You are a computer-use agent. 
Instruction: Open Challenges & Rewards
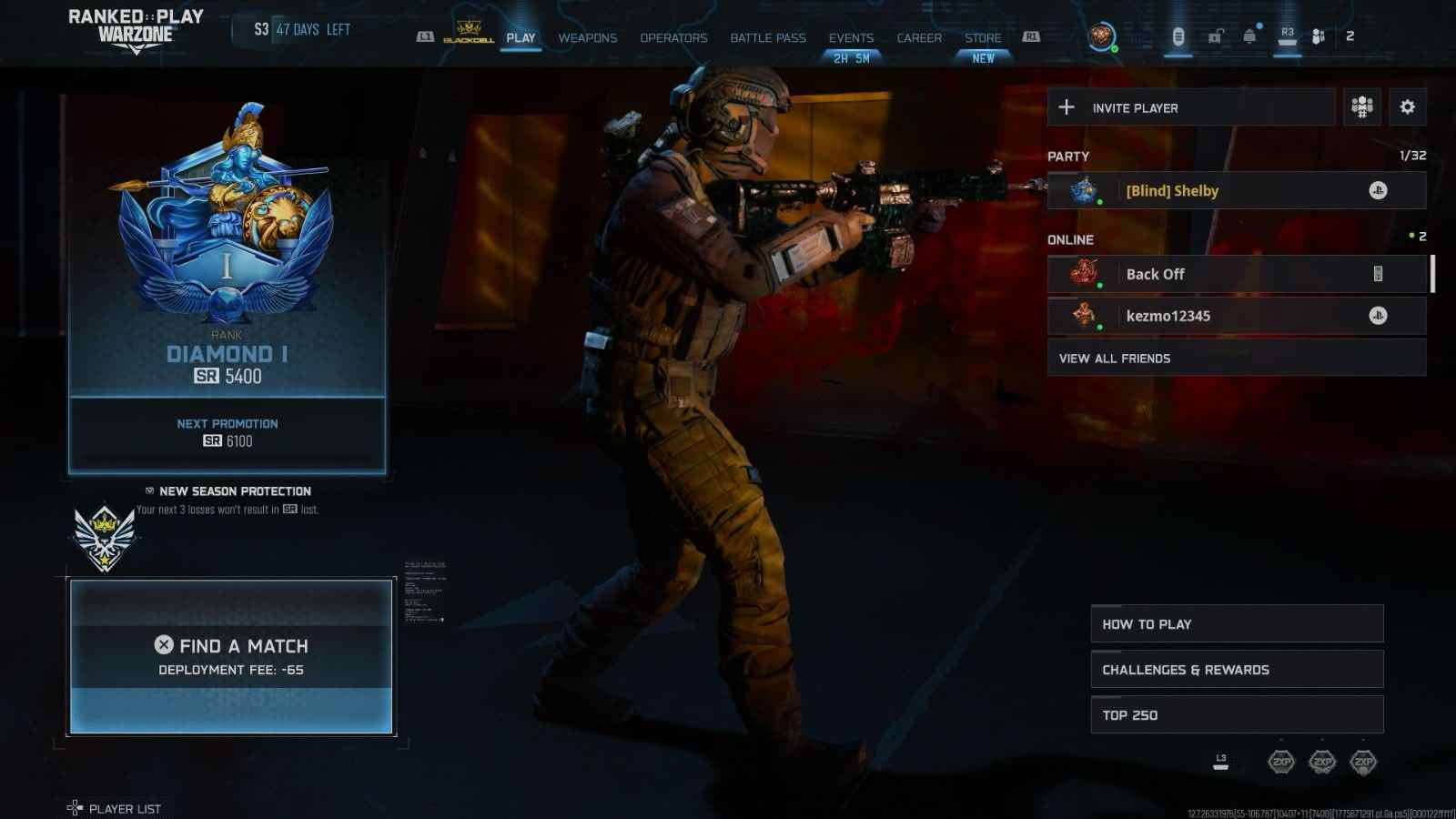[1237, 669]
